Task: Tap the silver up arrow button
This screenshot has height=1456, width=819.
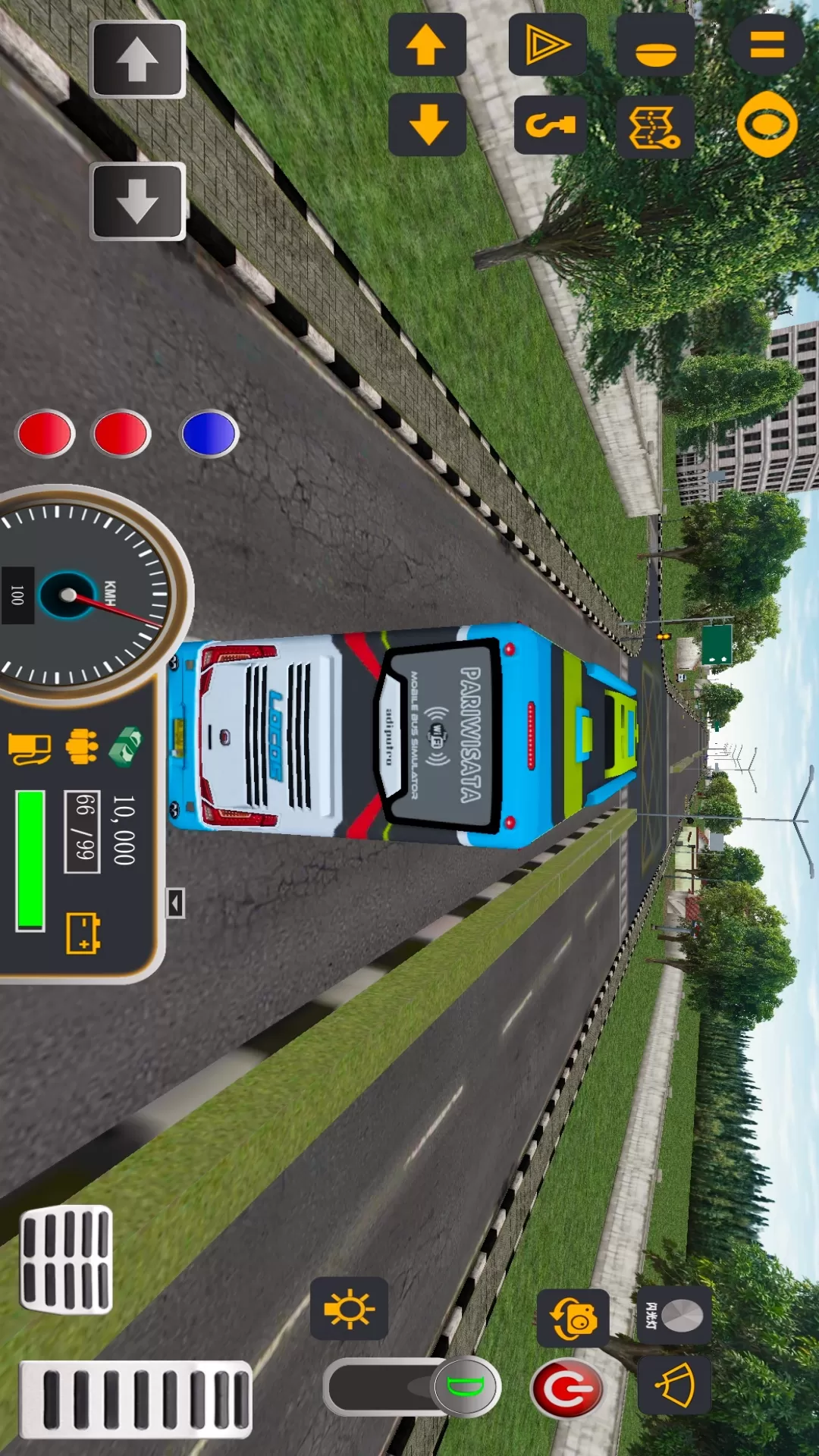Action: [x=137, y=60]
